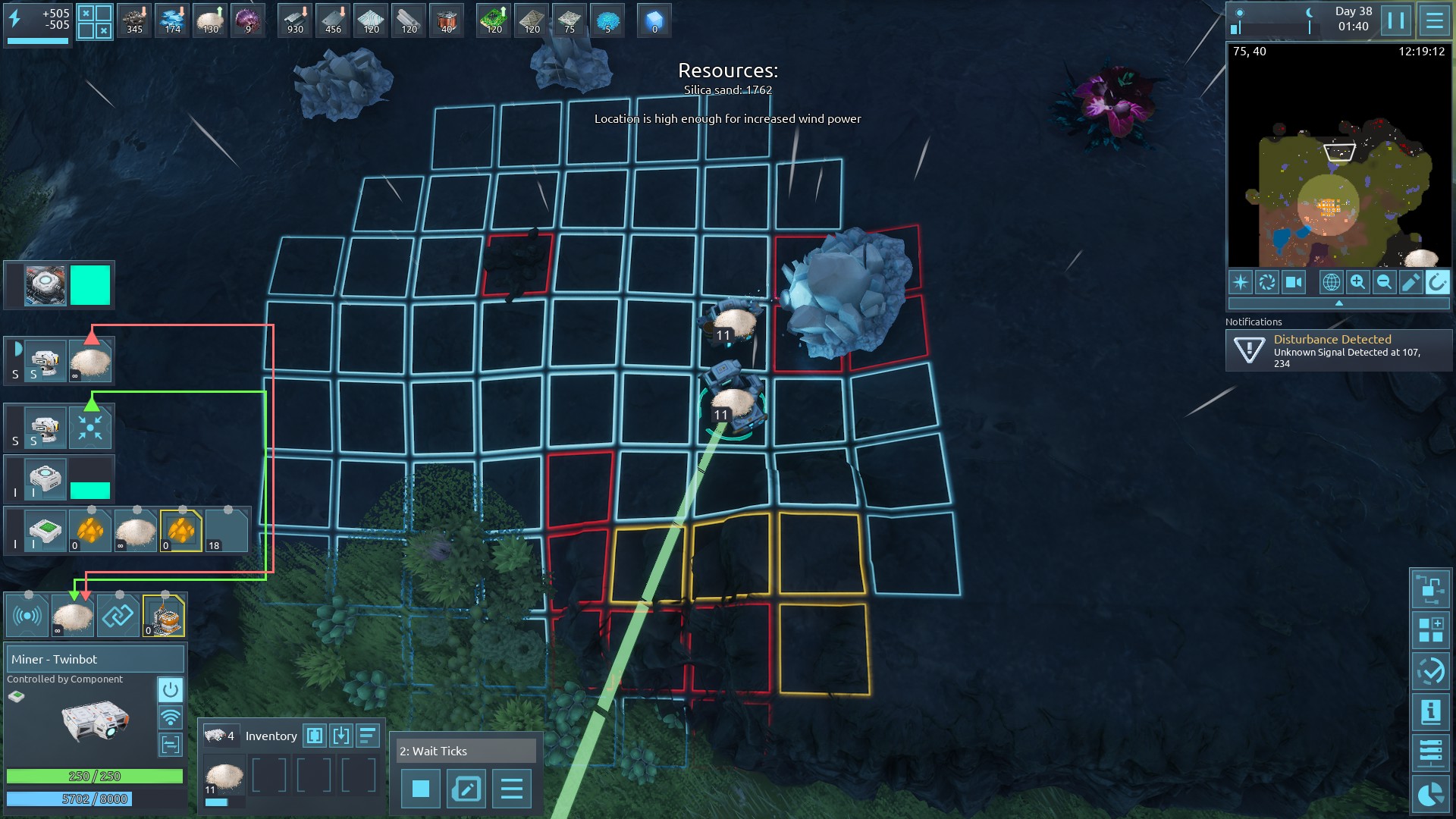Open the tech research tree button
1456x819 pixels.
pyautogui.click(x=1430, y=589)
